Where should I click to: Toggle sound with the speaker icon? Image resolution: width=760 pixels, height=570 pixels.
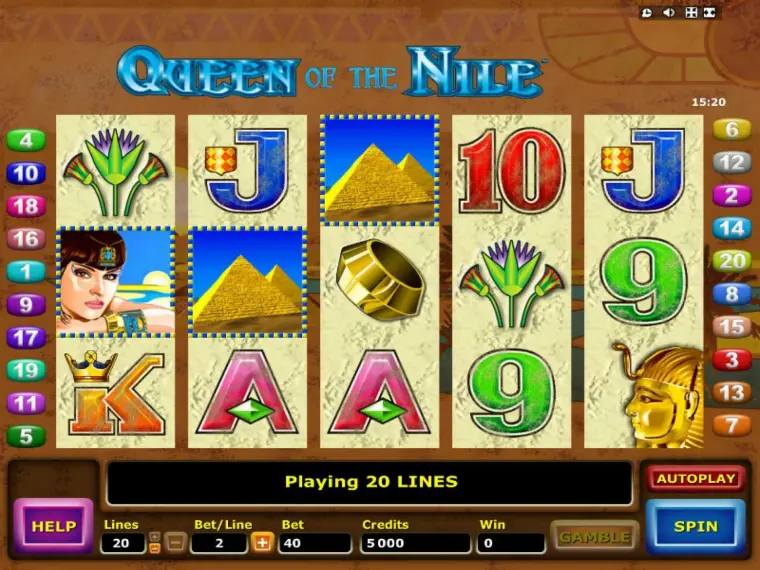pyautogui.click(x=670, y=13)
